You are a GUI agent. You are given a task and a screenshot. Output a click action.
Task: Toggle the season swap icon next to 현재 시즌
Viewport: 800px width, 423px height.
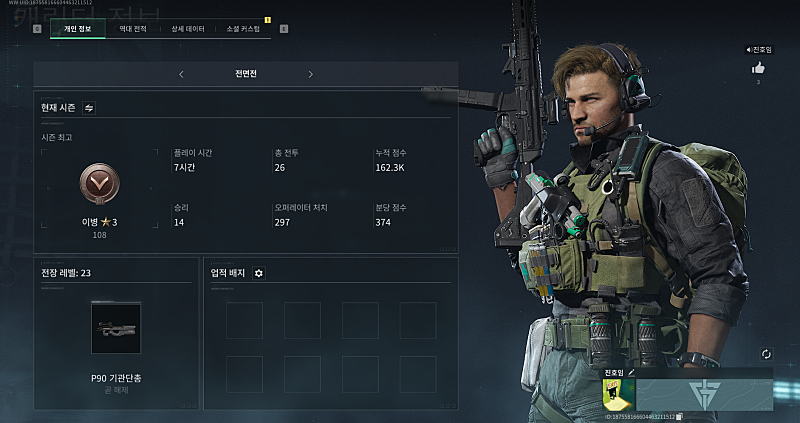[x=89, y=107]
